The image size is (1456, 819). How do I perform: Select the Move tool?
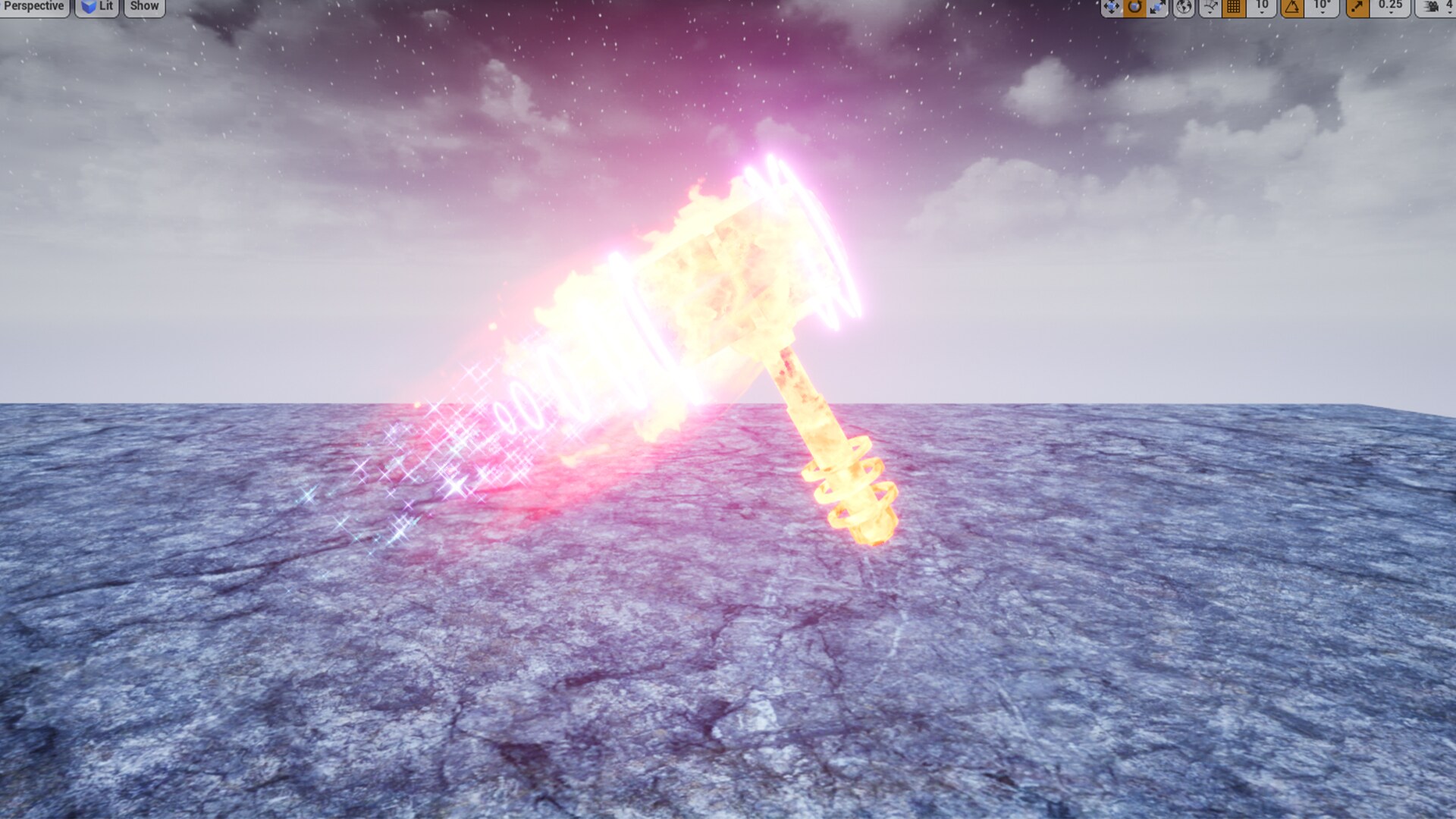pyautogui.click(x=1112, y=7)
